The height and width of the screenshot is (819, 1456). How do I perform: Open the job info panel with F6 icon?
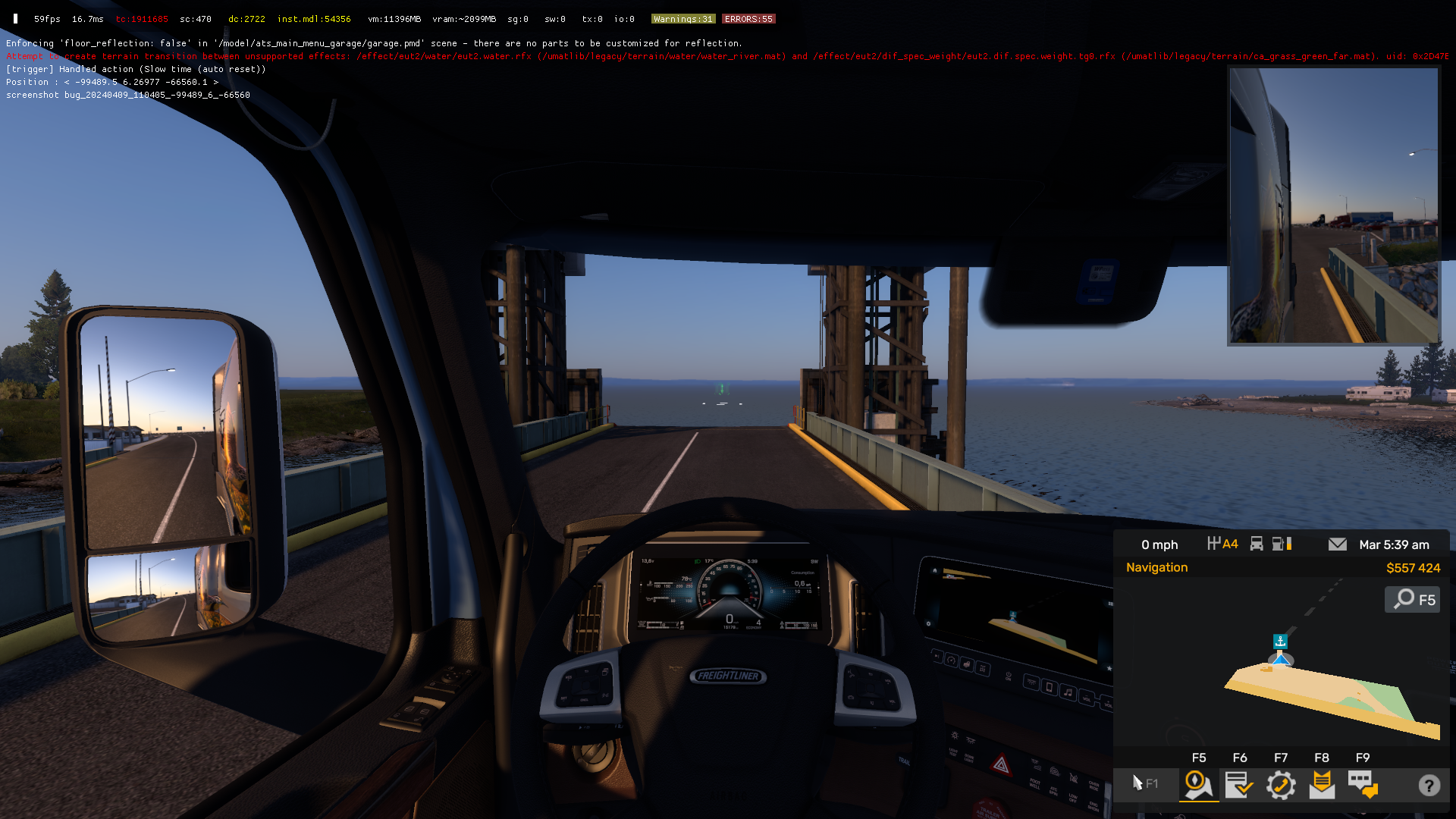click(1240, 786)
